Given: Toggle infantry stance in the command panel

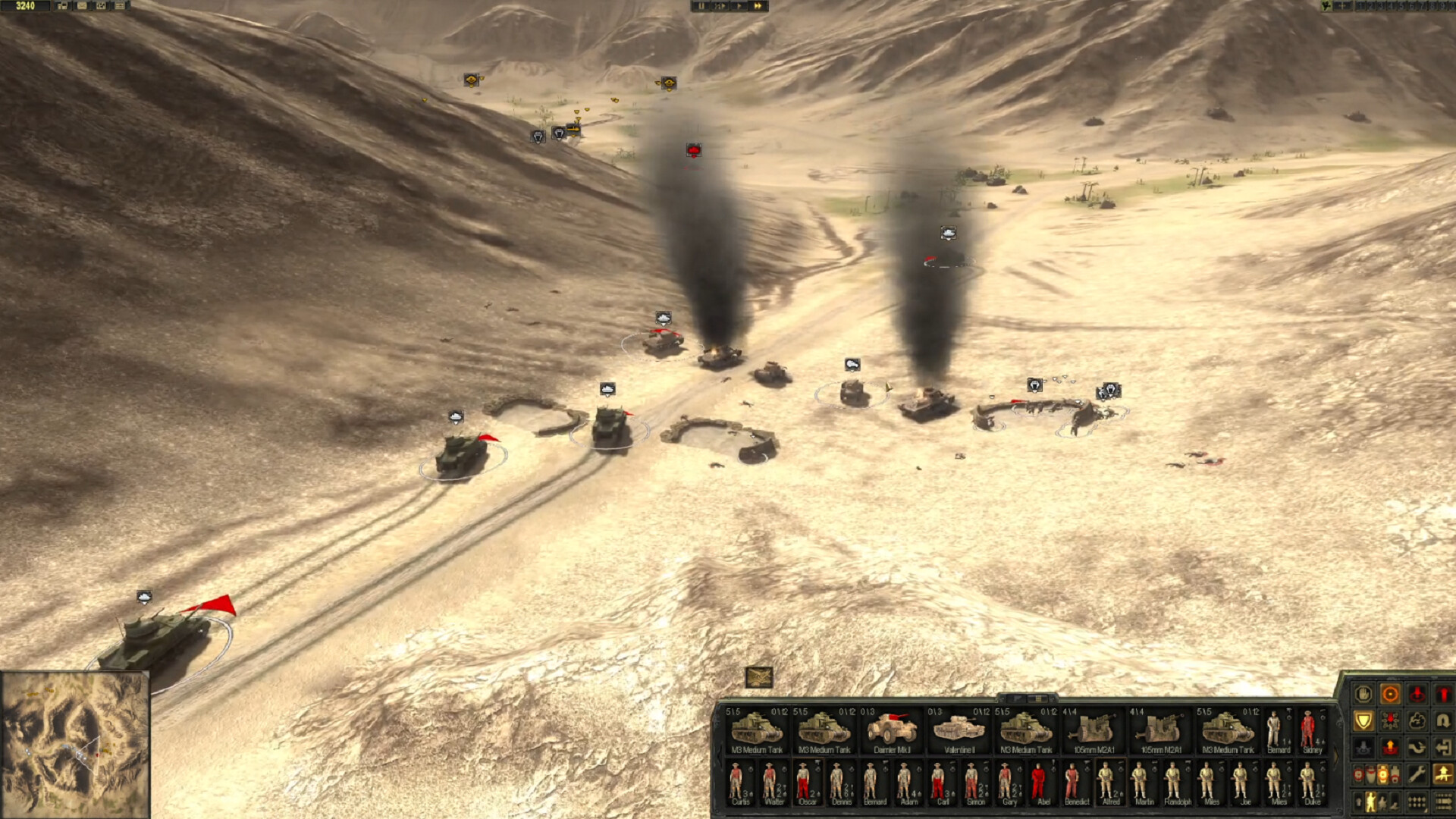Looking at the screenshot, I should pyautogui.click(x=1371, y=801).
